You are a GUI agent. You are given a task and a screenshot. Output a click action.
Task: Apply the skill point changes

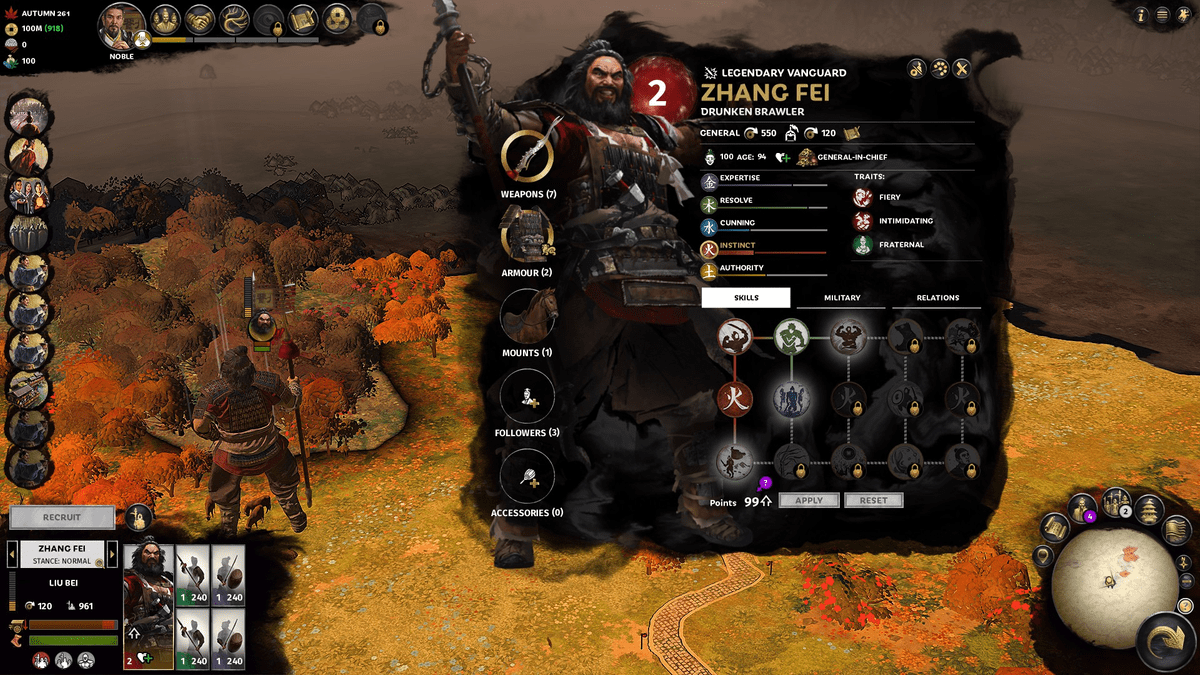[x=808, y=500]
